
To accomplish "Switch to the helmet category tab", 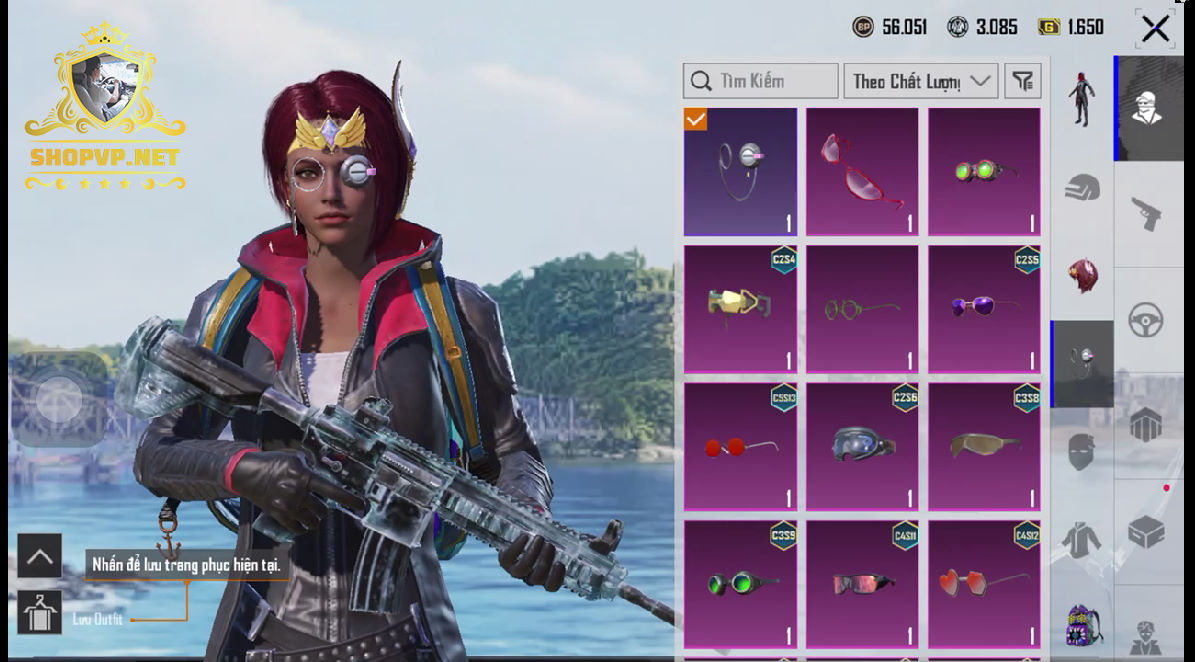I will 1082,187.
